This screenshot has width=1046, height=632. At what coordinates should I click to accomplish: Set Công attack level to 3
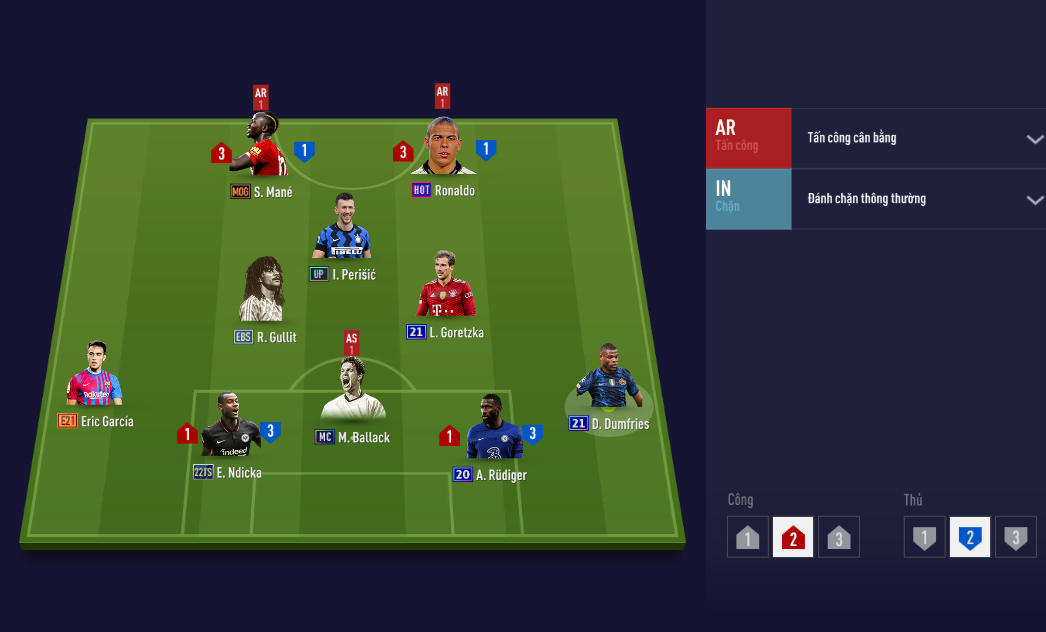(838, 537)
